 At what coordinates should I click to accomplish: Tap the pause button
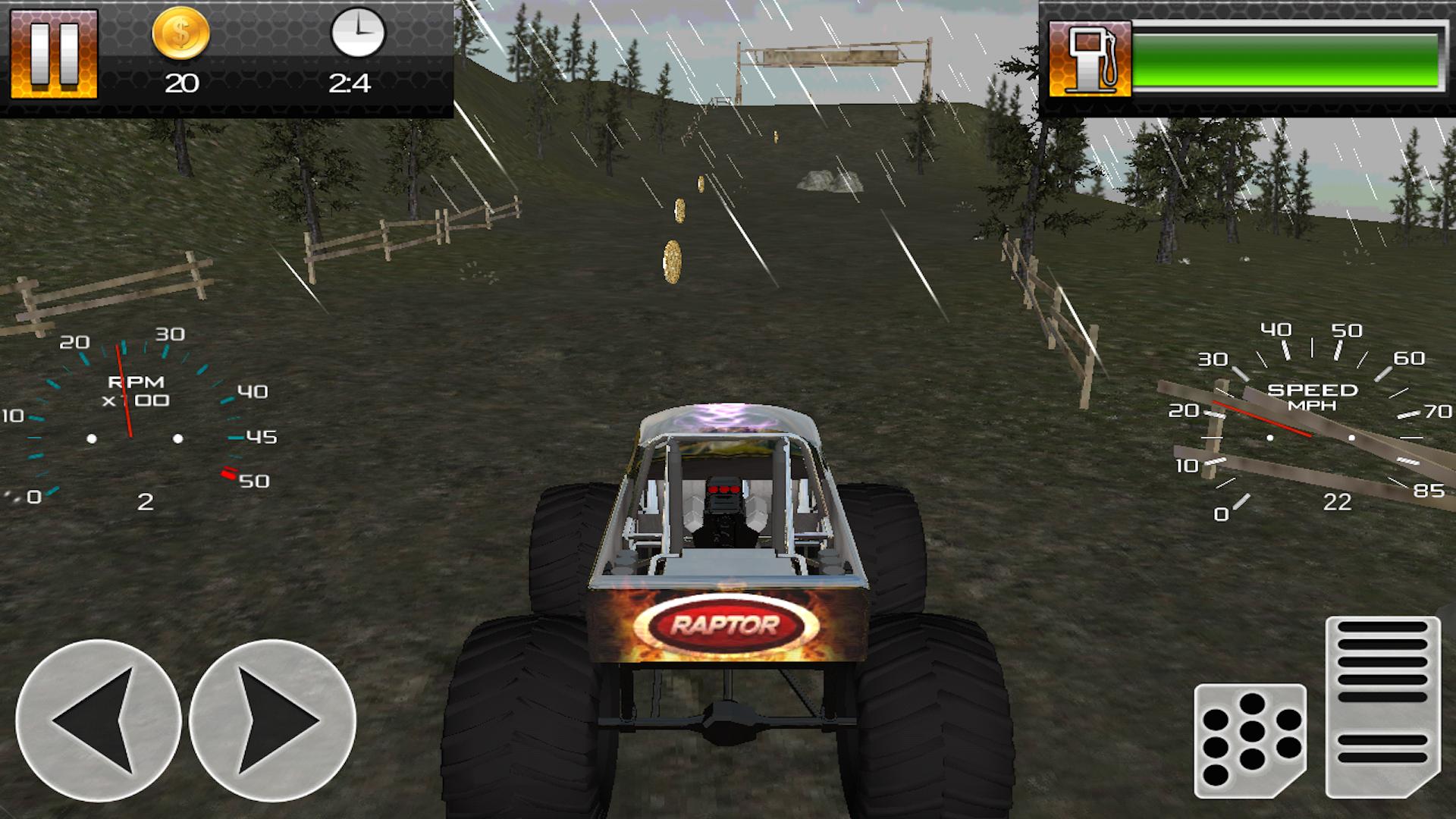coord(53,53)
